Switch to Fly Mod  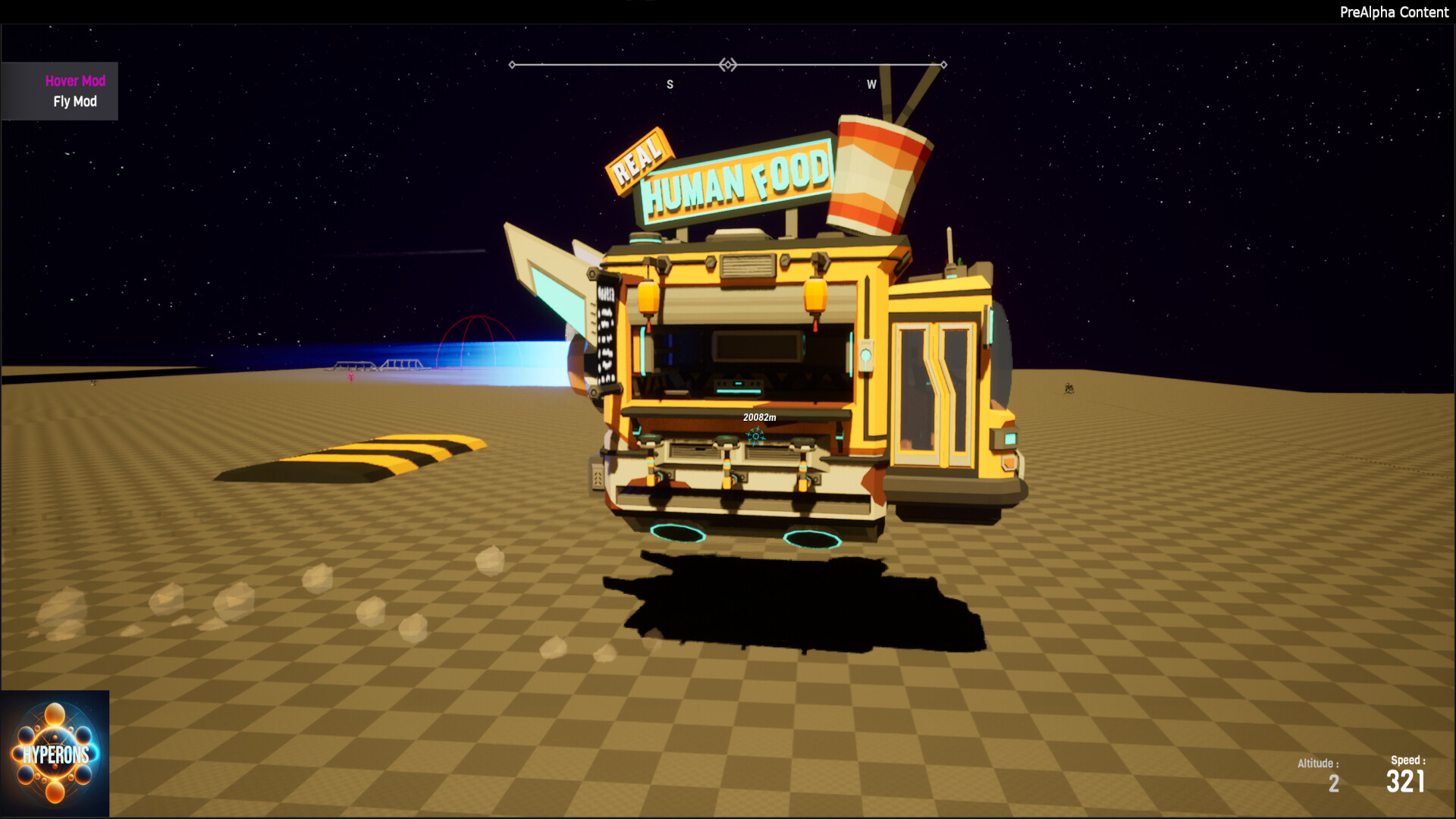(76, 102)
